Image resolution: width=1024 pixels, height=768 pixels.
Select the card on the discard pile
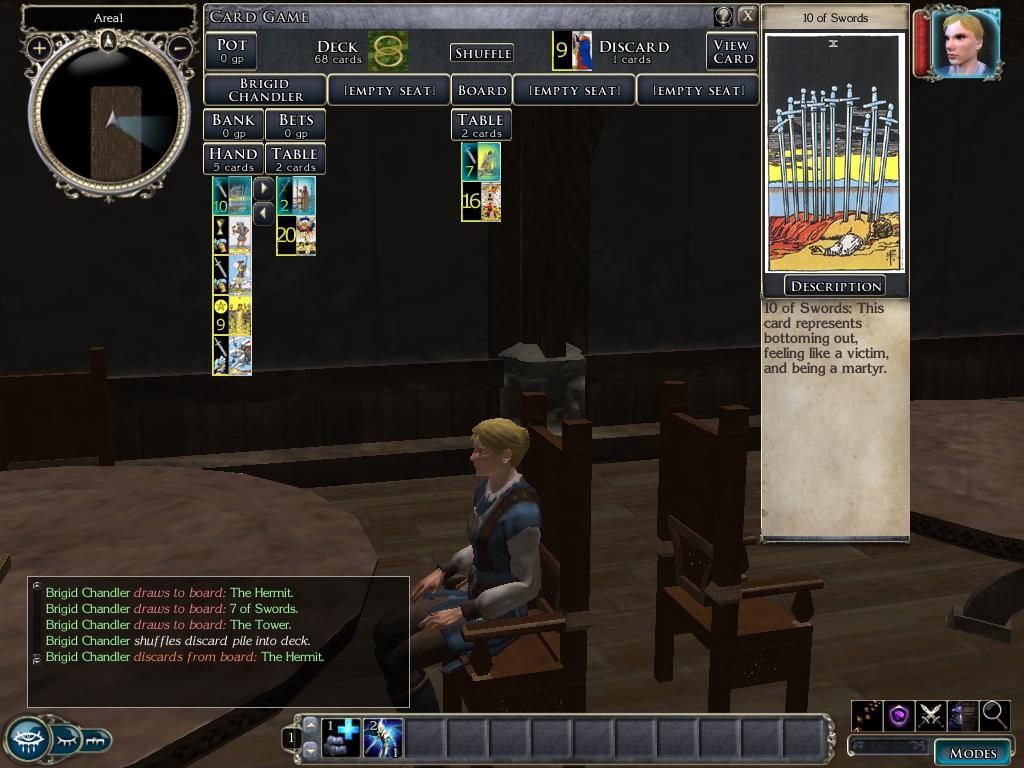572,51
